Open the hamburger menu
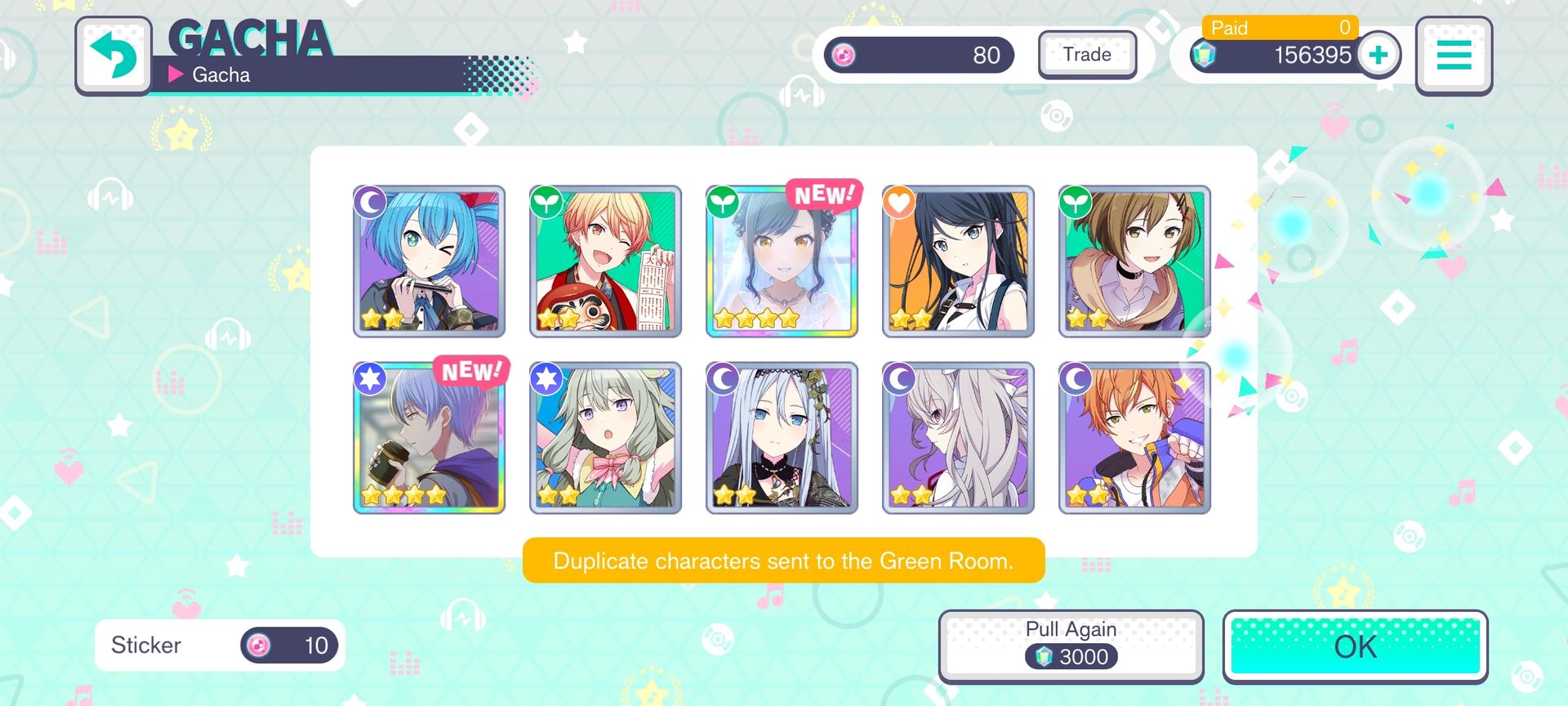 click(1454, 55)
